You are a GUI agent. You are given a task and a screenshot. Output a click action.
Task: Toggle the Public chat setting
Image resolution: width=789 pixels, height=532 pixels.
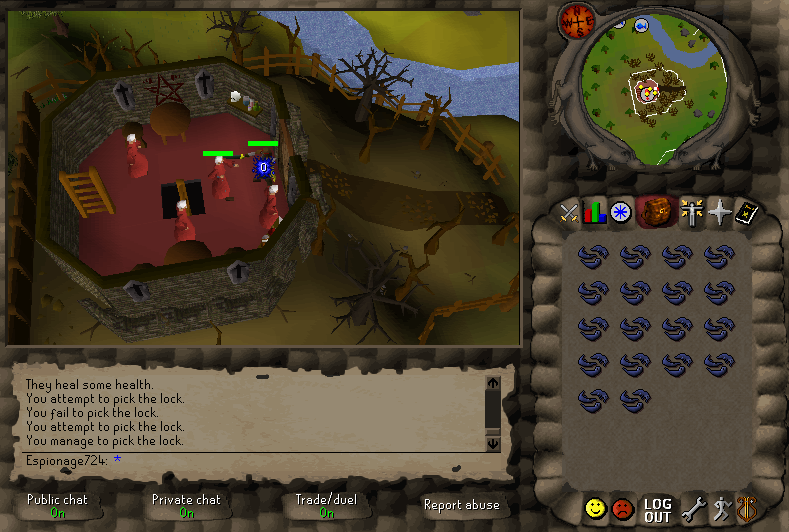tap(57, 505)
